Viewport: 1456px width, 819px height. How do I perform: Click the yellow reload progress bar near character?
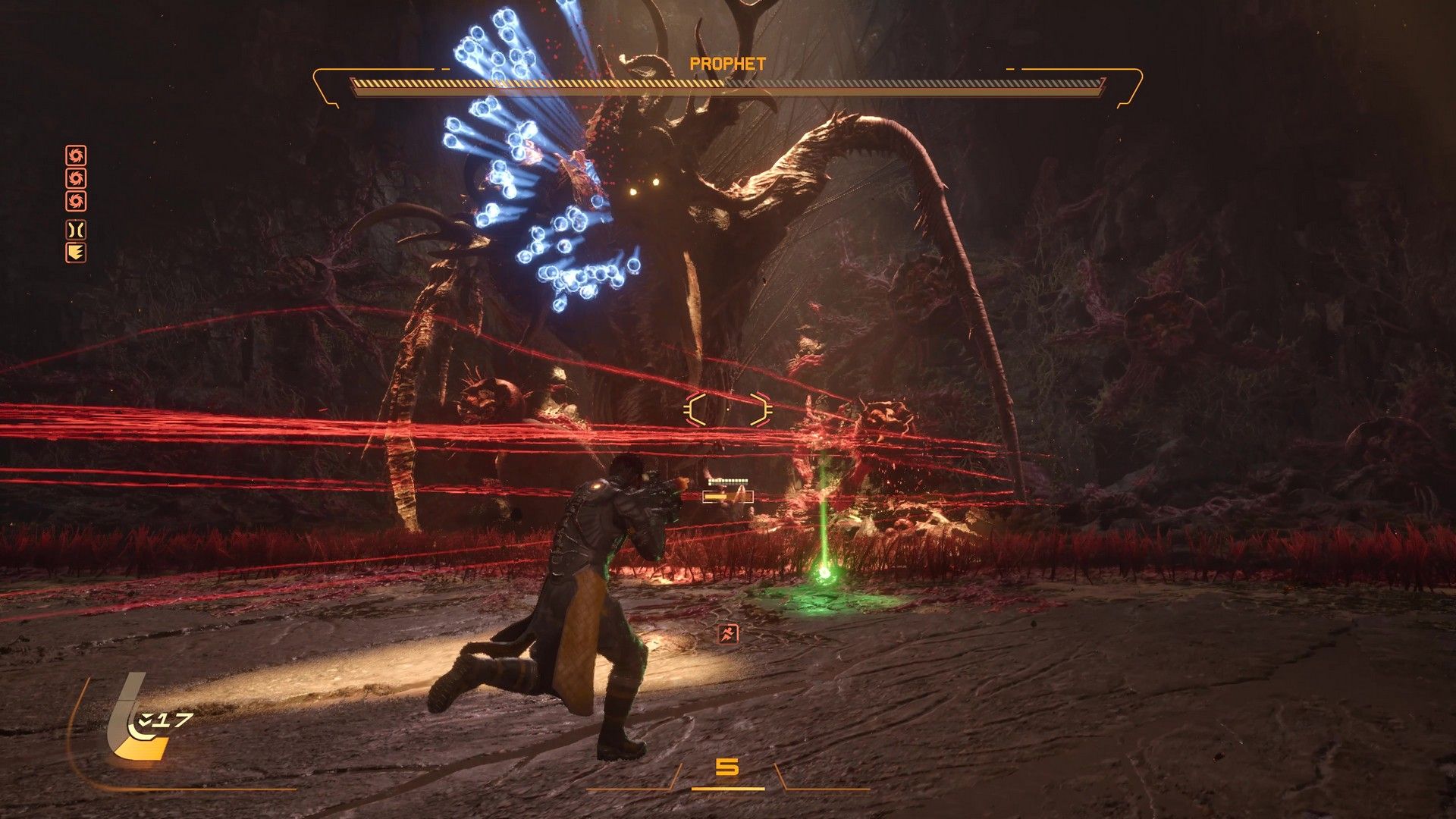[x=716, y=497]
